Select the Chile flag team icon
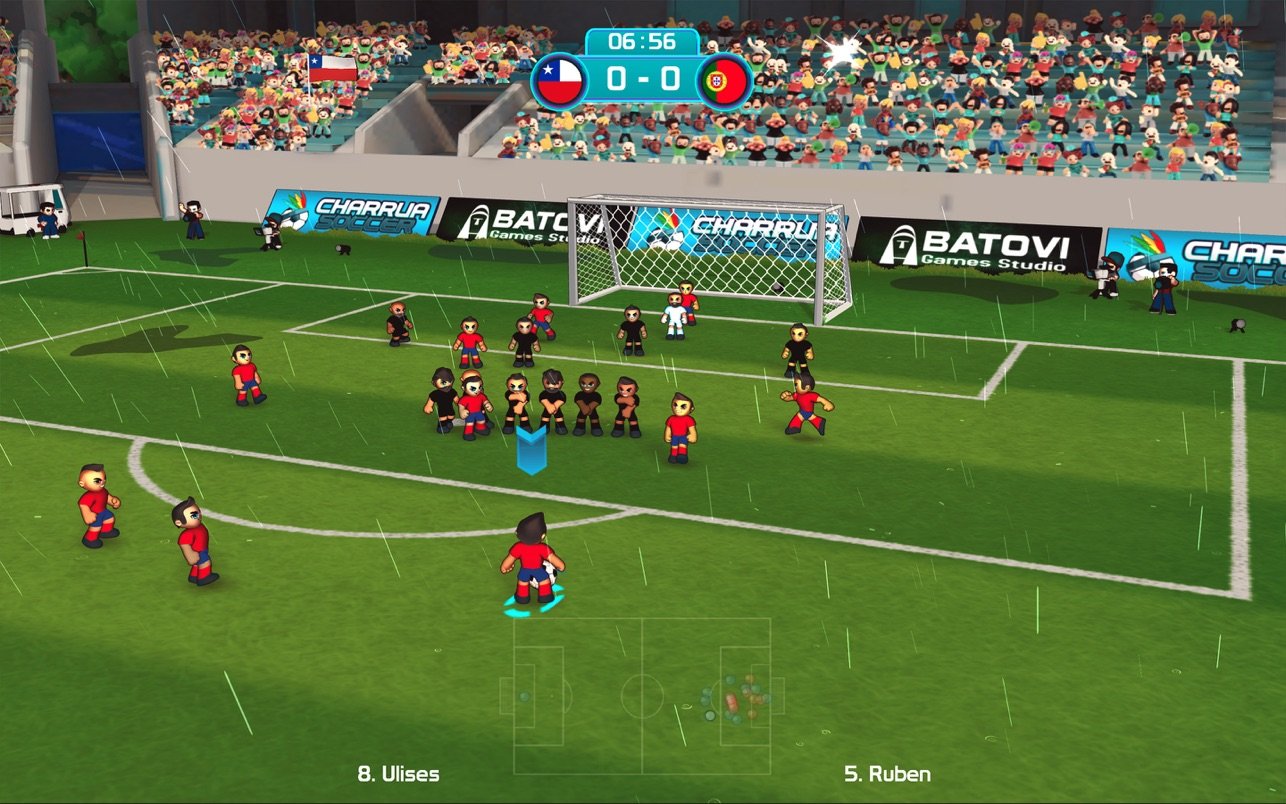This screenshot has height=804, width=1286. [x=557, y=81]
